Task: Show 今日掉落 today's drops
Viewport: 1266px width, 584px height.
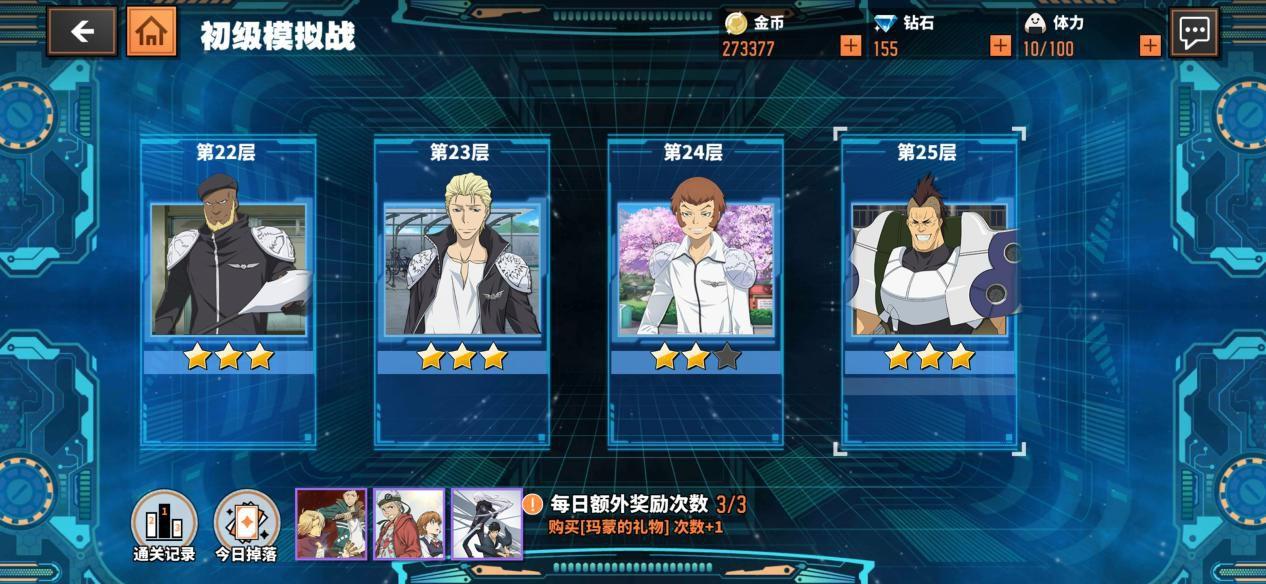Action: pos(247,523)
